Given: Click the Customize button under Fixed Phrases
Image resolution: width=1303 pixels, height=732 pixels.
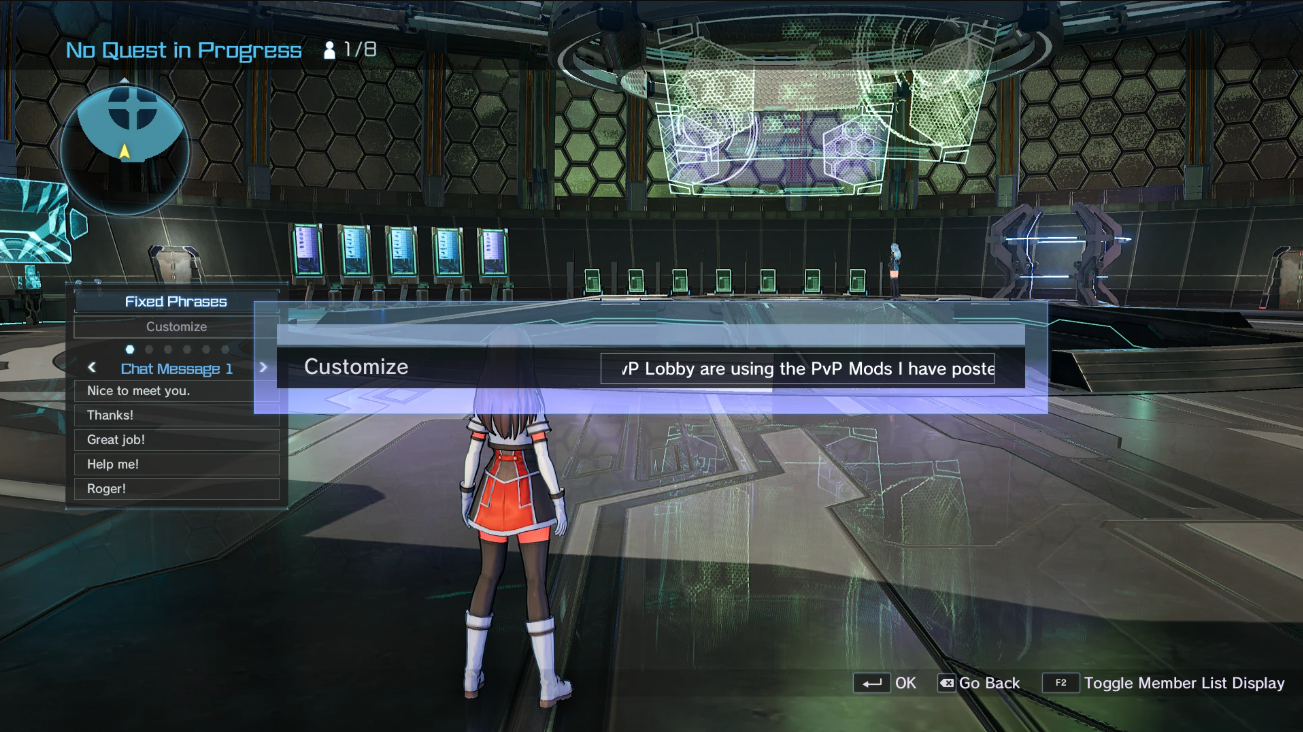Looking at the screenshot, I should 176,327.
